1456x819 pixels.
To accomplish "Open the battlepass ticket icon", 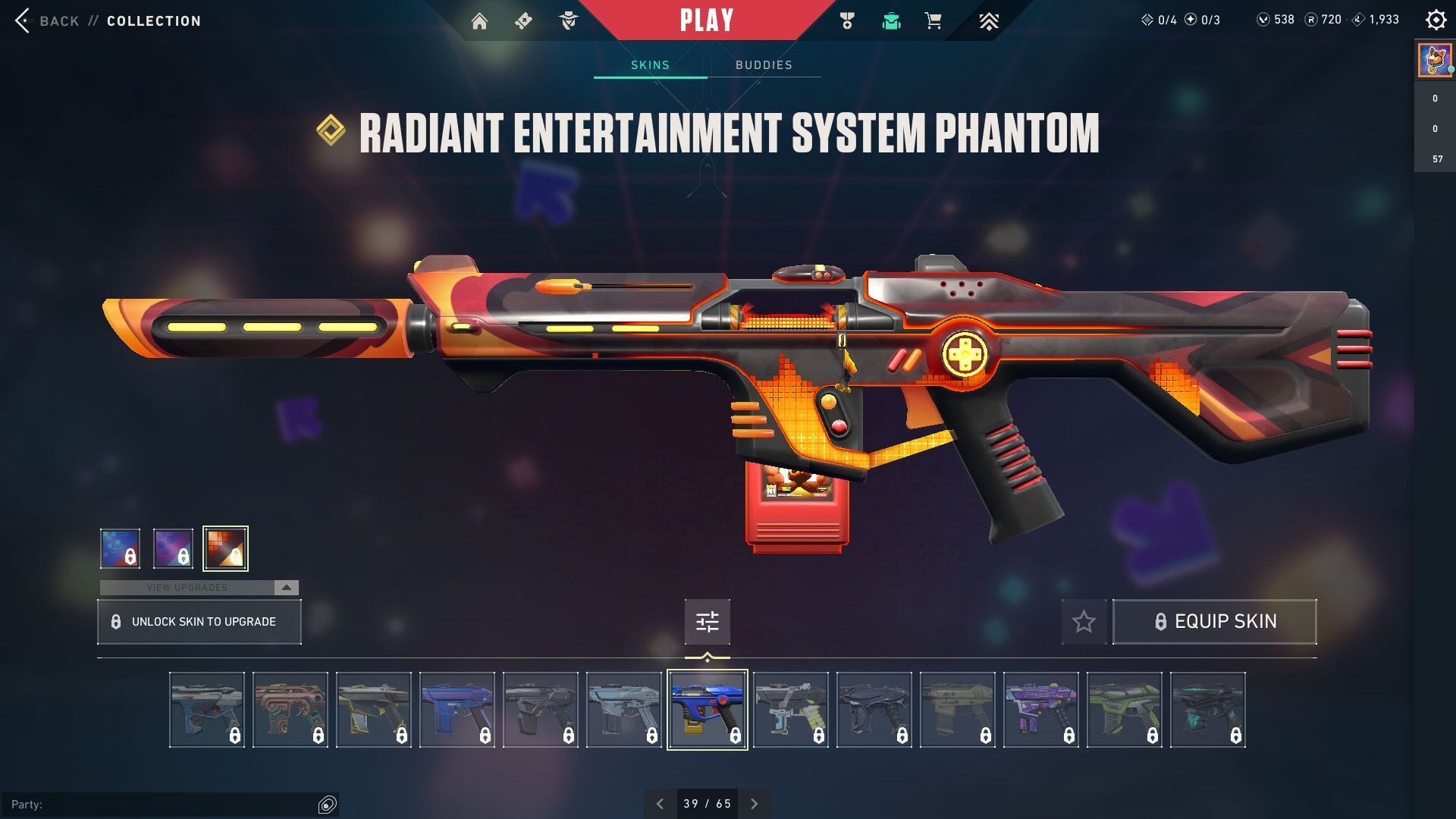I will coord(523,20).
